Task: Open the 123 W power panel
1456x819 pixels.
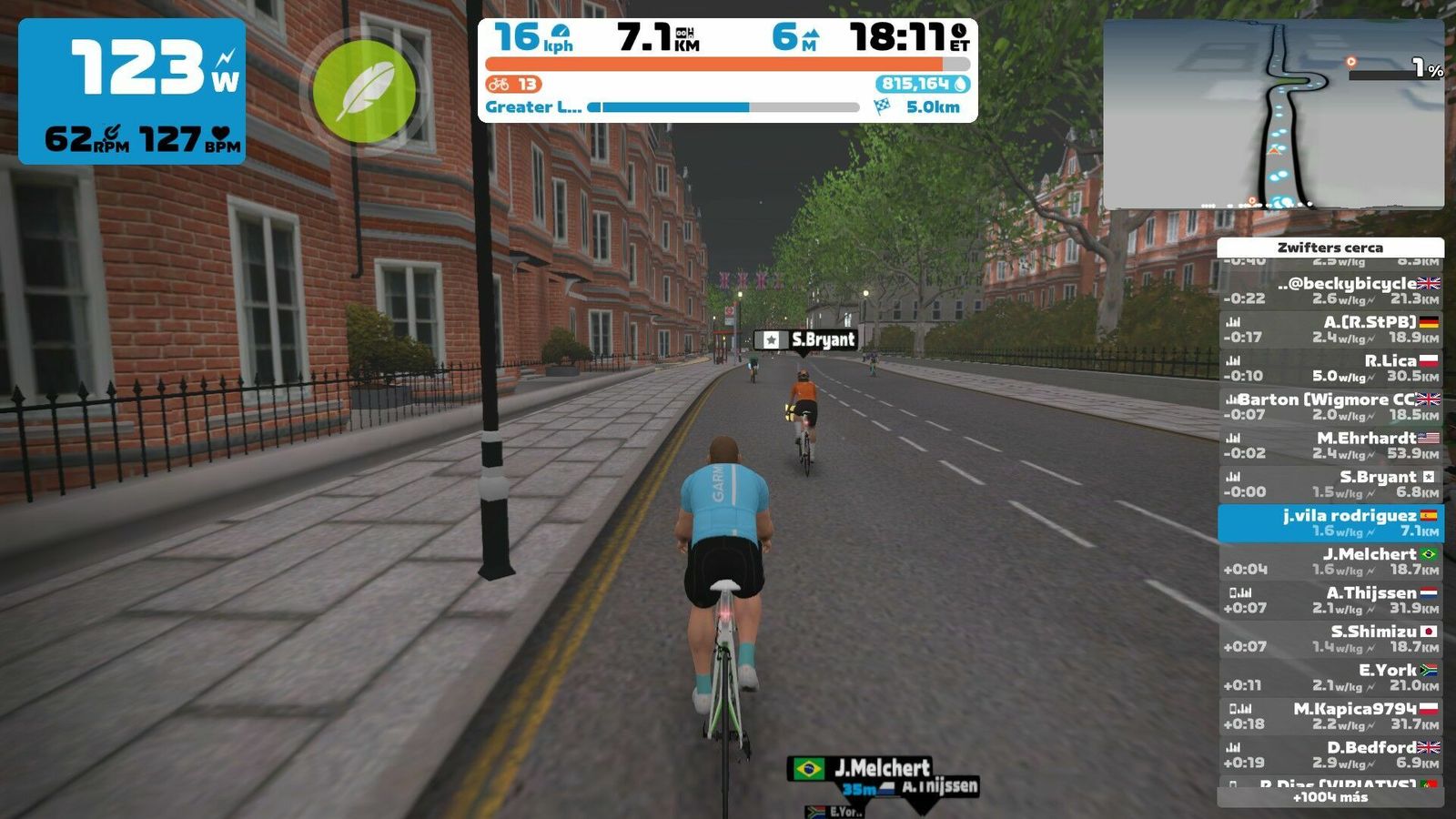Action: tap(132, 91)
